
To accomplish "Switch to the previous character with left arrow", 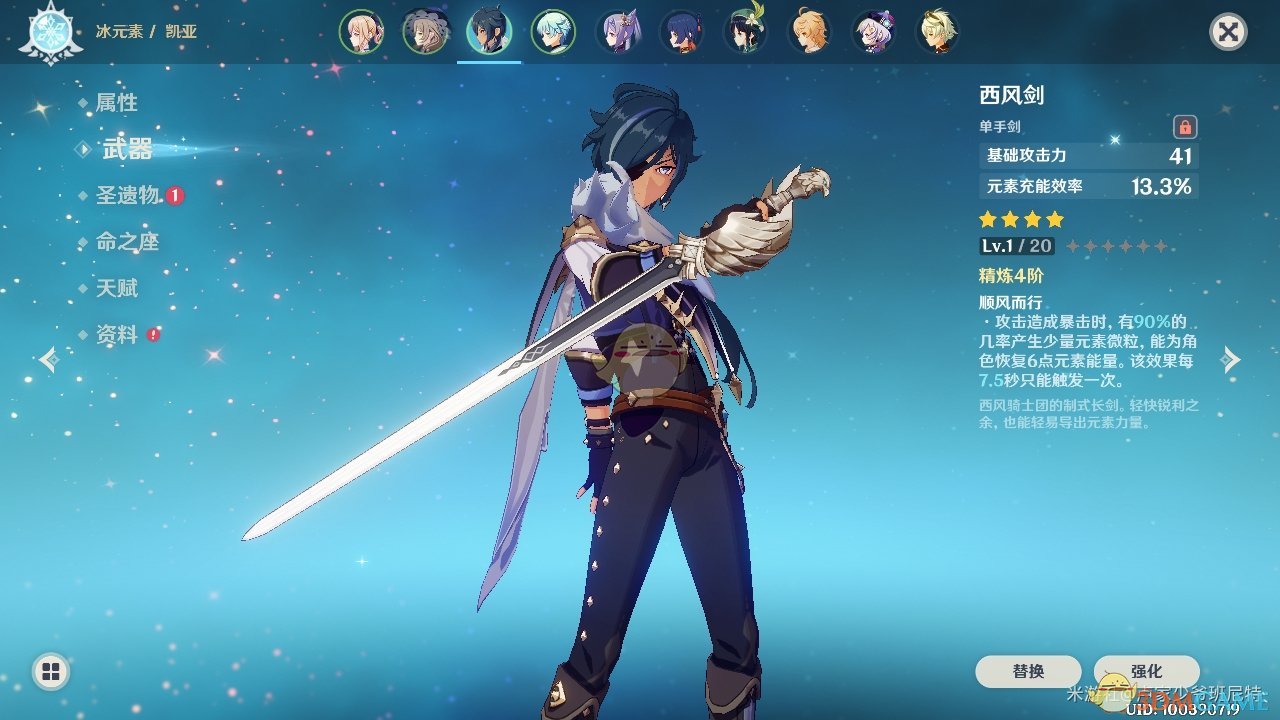I will 48,359.
